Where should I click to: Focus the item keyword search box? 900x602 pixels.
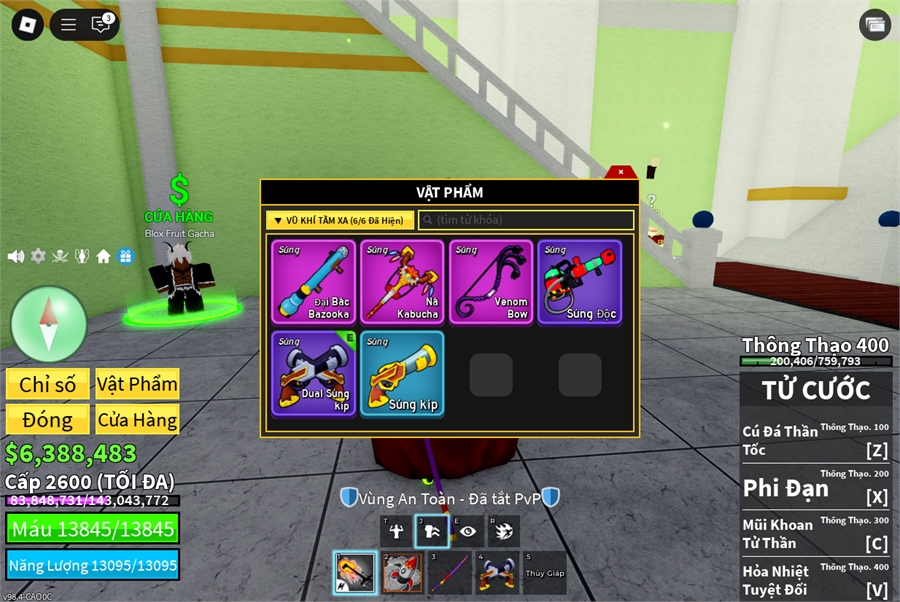coord(526,220)
